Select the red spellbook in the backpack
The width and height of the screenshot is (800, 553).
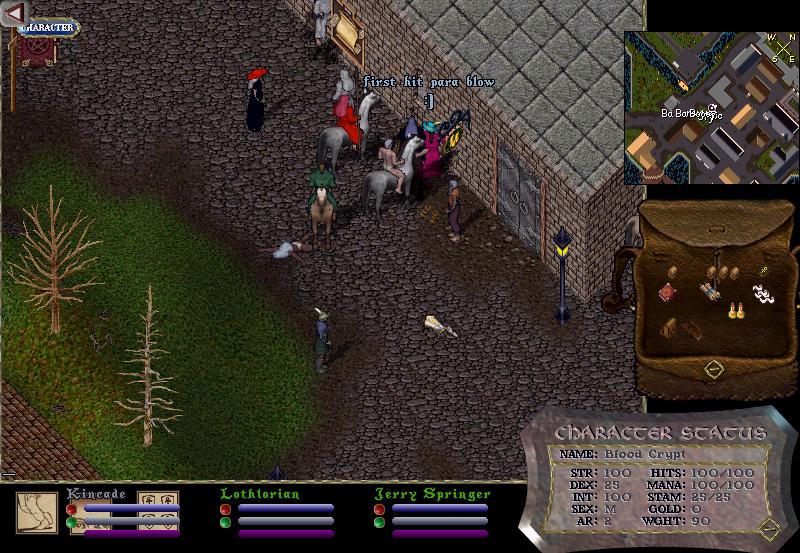tap(668, 292)
